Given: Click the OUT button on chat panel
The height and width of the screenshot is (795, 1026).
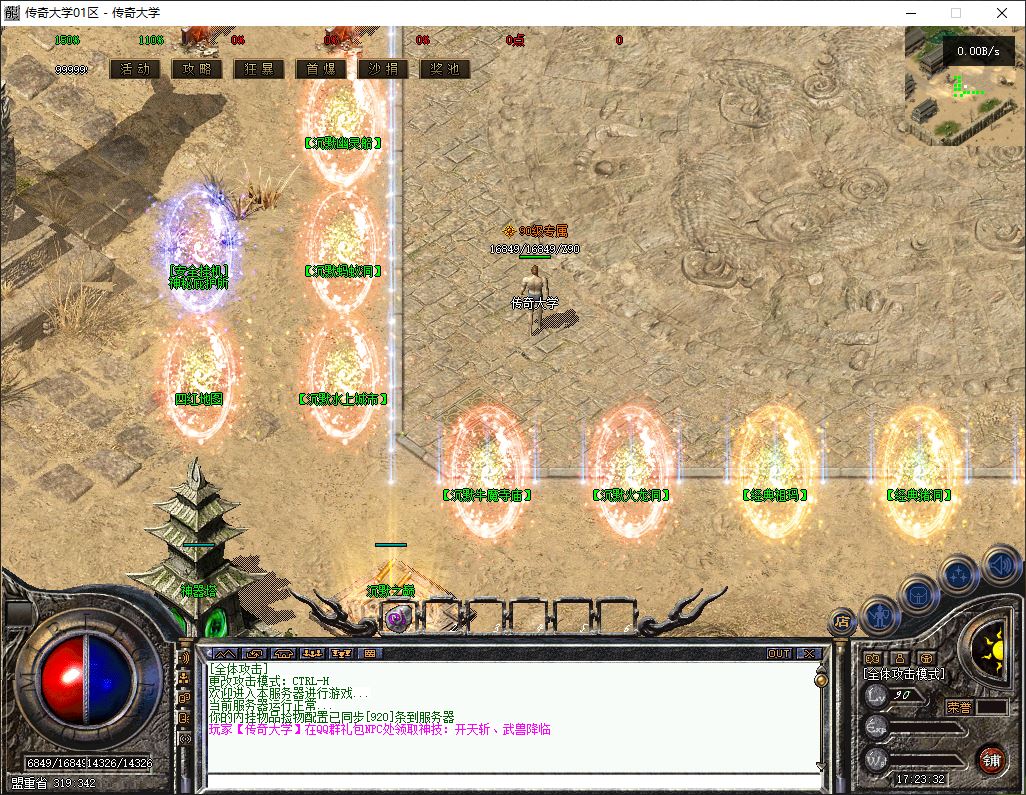Looking at the screenshot, I should point(778,653).
